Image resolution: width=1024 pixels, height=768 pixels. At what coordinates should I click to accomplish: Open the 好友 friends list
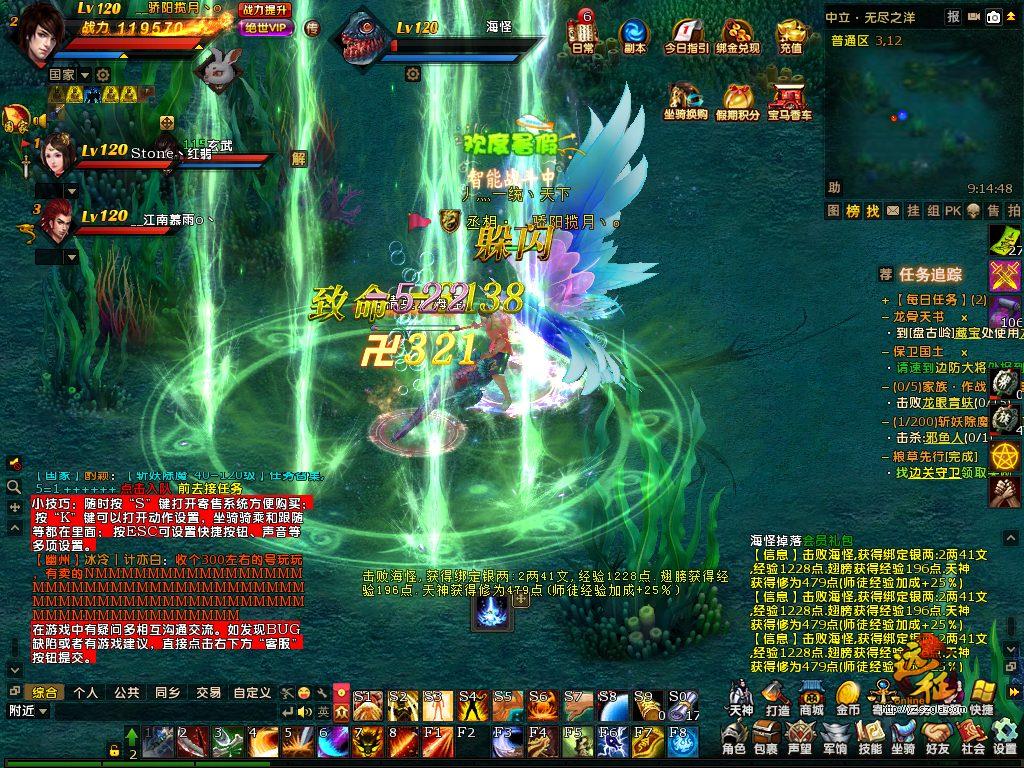click(937, 738)
